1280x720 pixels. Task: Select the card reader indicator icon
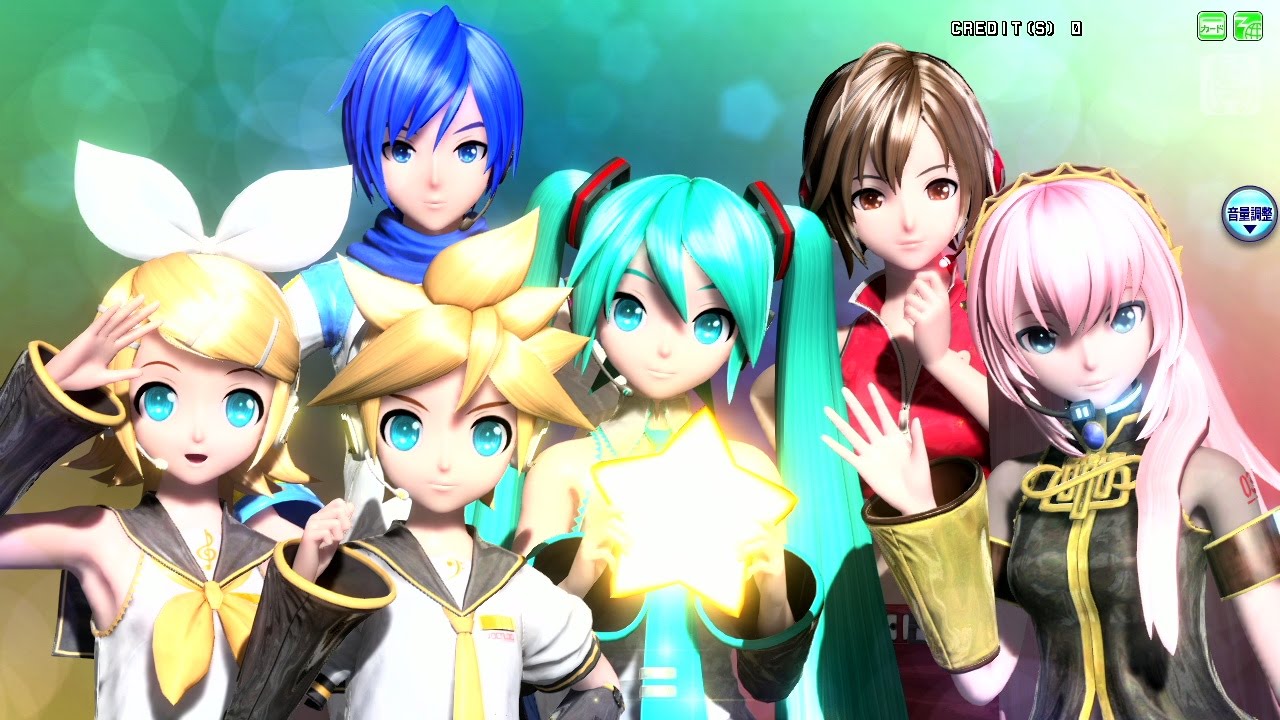coord(1211,25)
